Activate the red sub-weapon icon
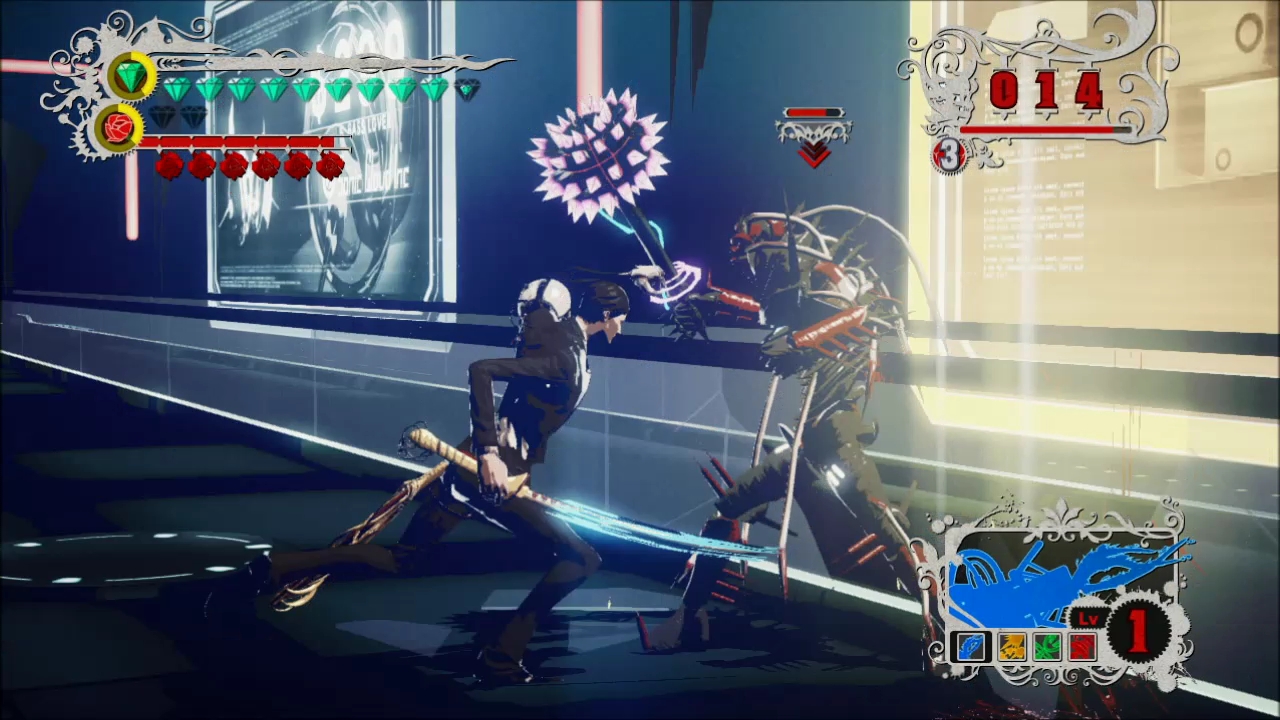Screen dimensions: 1280x720 click(x=1083, y=647)
